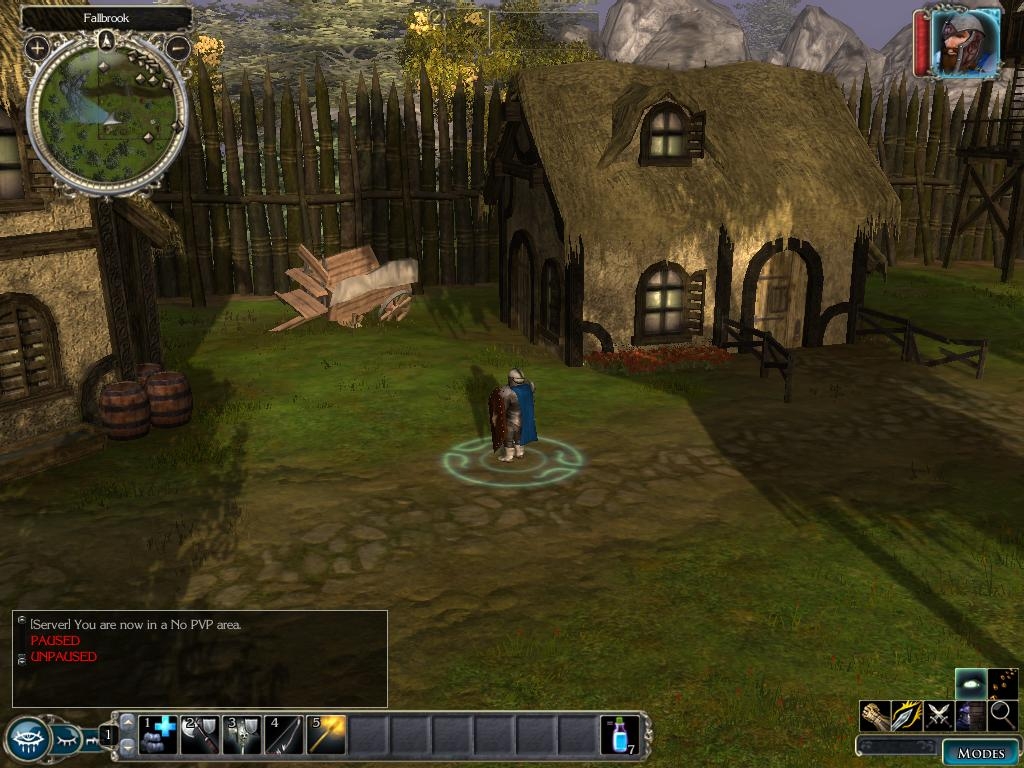Select the glowing eye mode icon
Viewport: 1024px width, 768px height.
pos(970,683)
